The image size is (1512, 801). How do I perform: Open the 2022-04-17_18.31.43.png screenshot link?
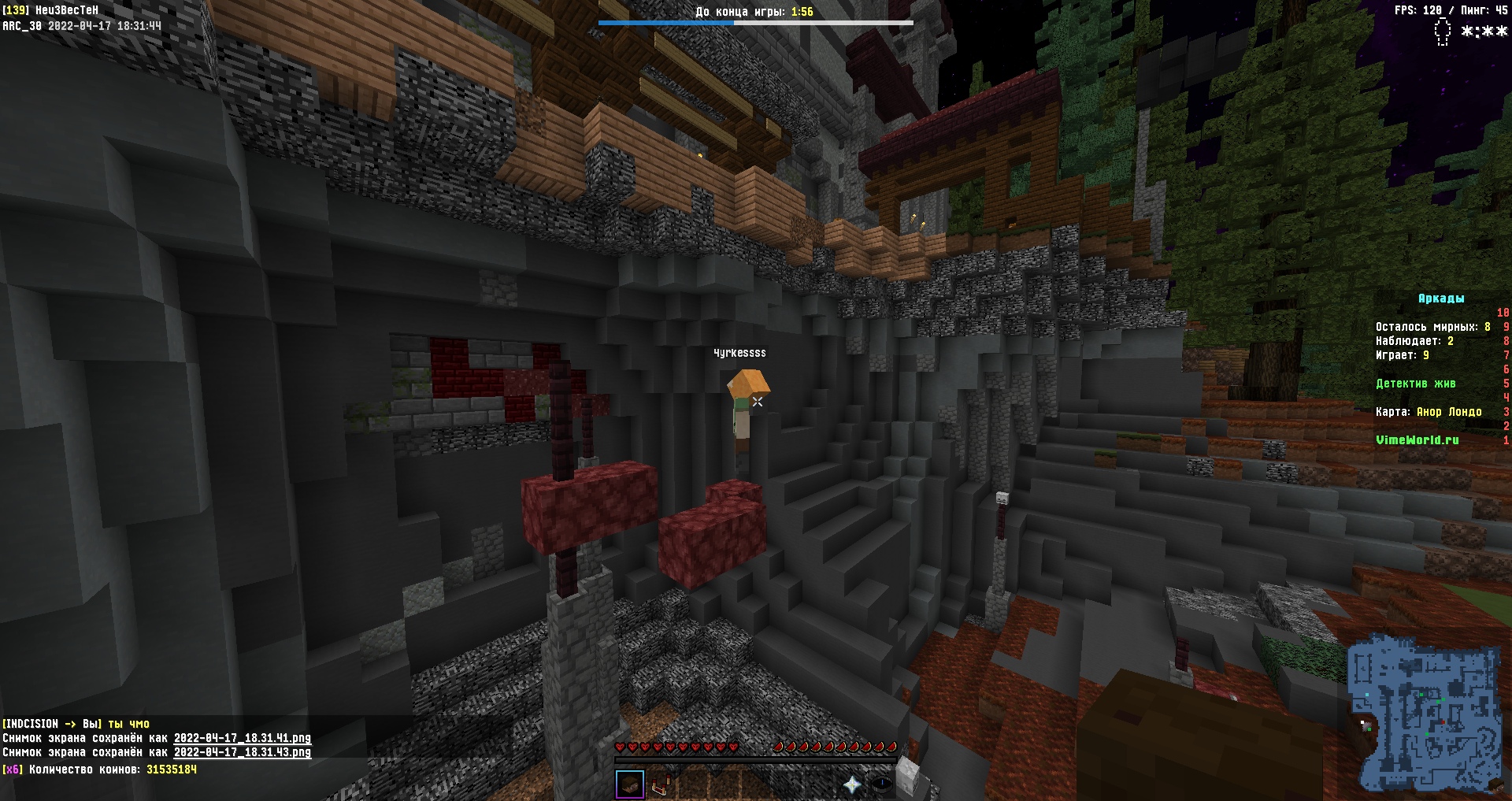point(242,752)
